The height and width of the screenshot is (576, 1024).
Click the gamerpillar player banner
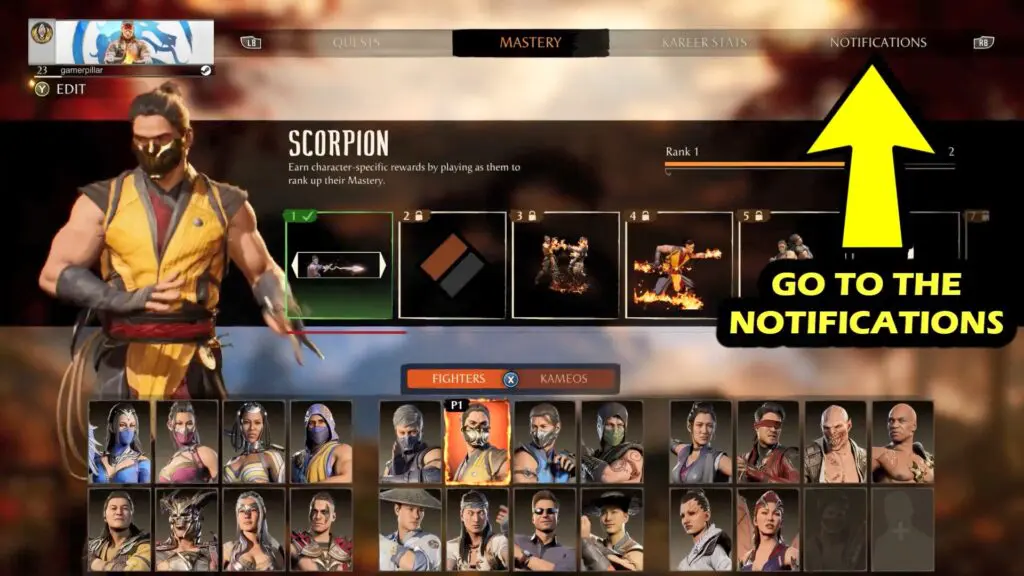[x=134, y=41]
